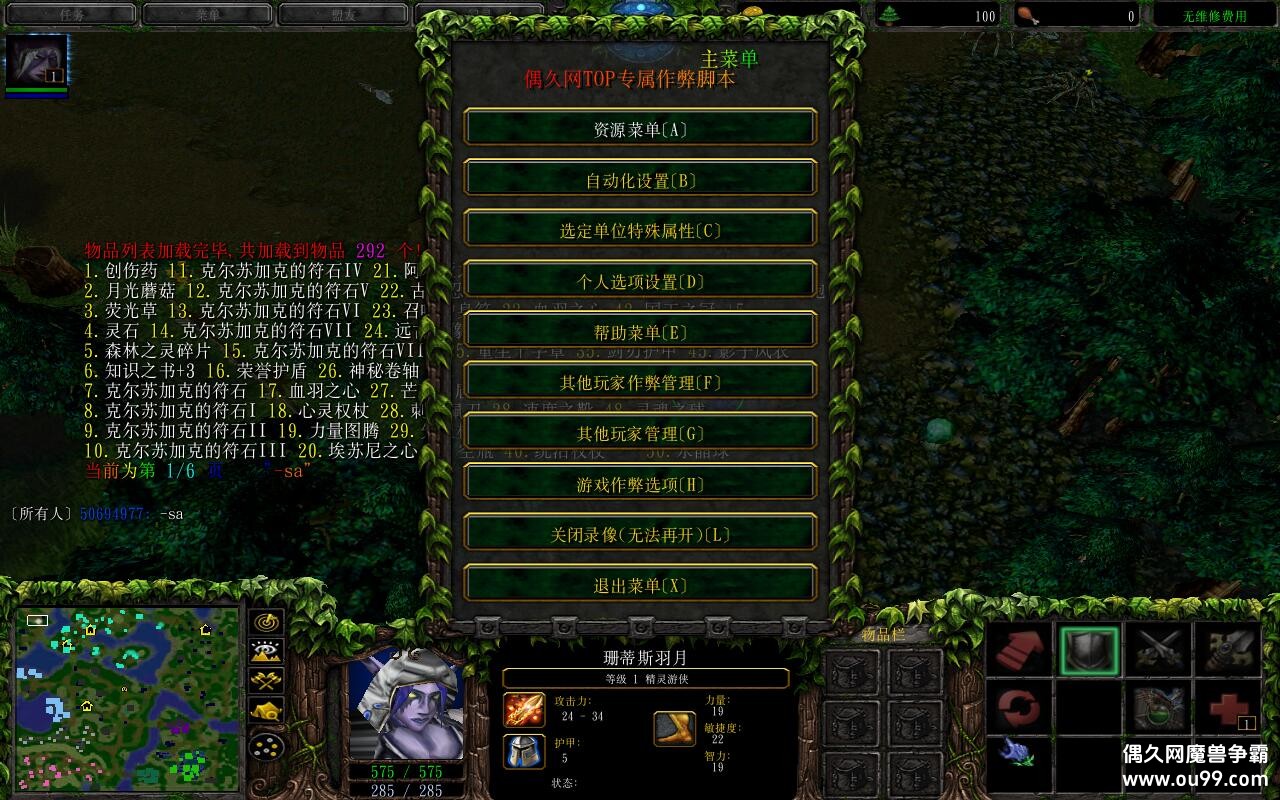Viewport: 1280px width, 800px height.
Task: Open the 帮助菜单[E] help menu
Action: click(640, 330)
